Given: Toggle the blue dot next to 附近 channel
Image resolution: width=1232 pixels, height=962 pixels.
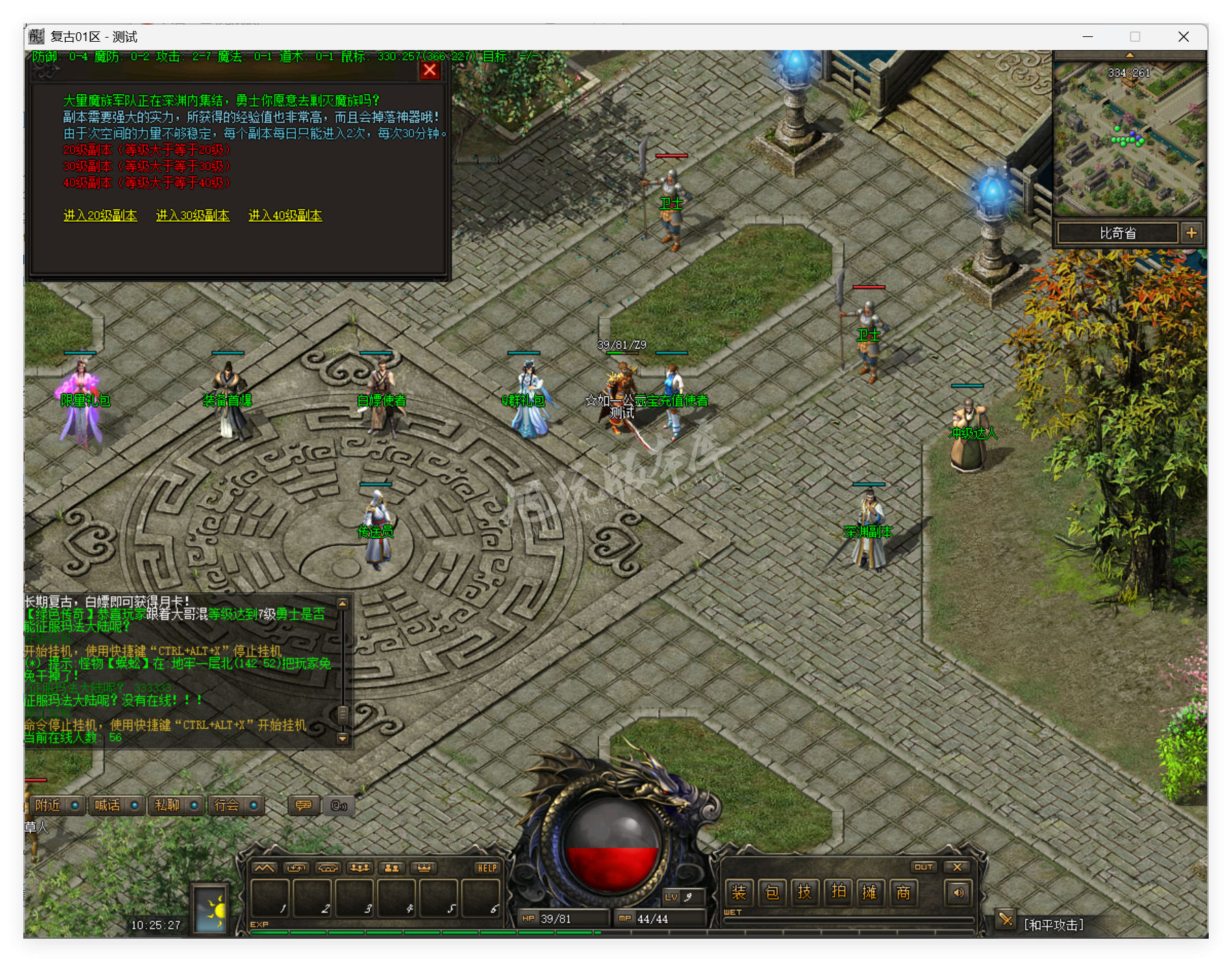Looking at the screenshot, I should coord(76,806).
